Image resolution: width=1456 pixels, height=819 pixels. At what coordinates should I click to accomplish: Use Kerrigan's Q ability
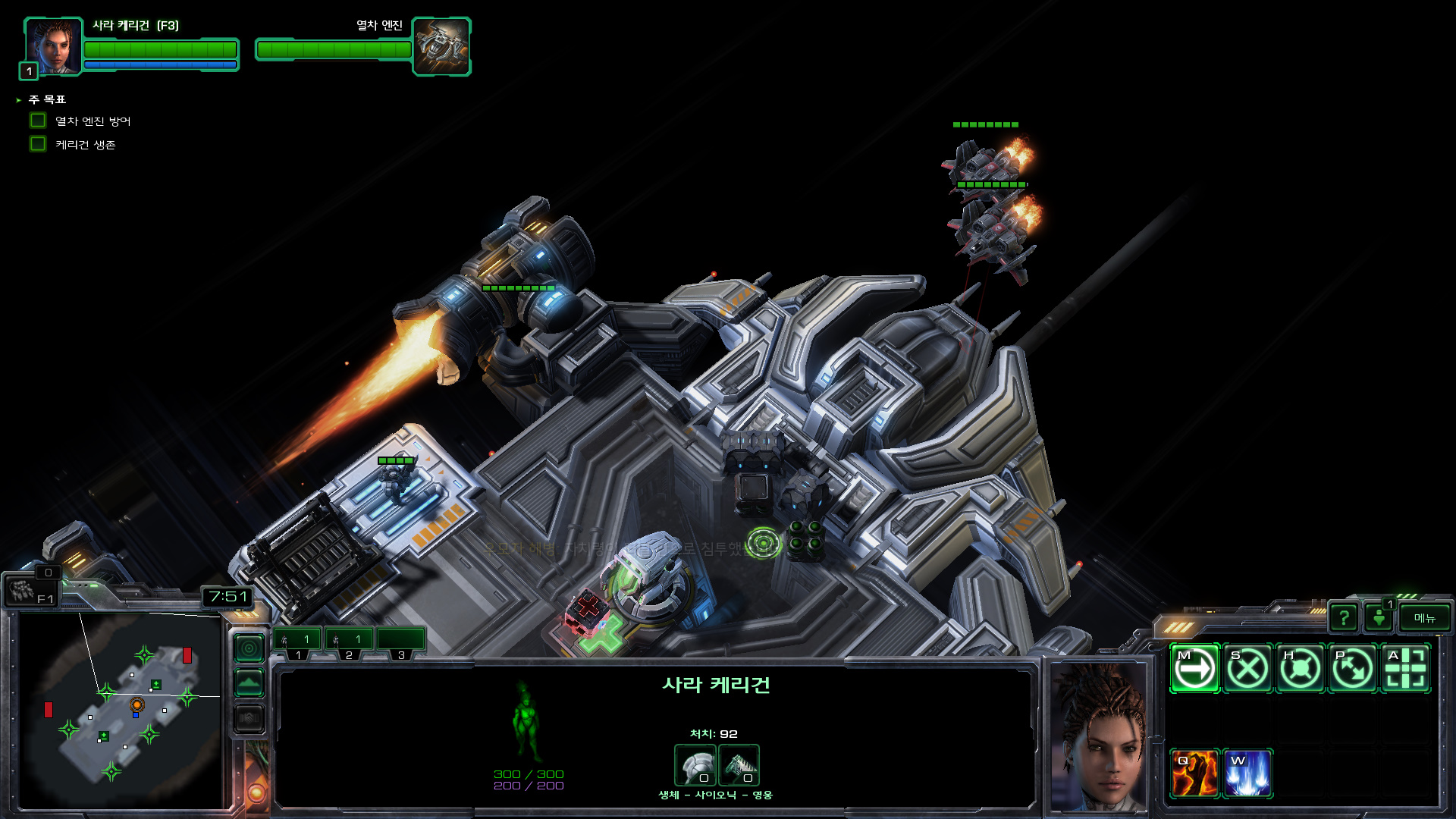1194,773
